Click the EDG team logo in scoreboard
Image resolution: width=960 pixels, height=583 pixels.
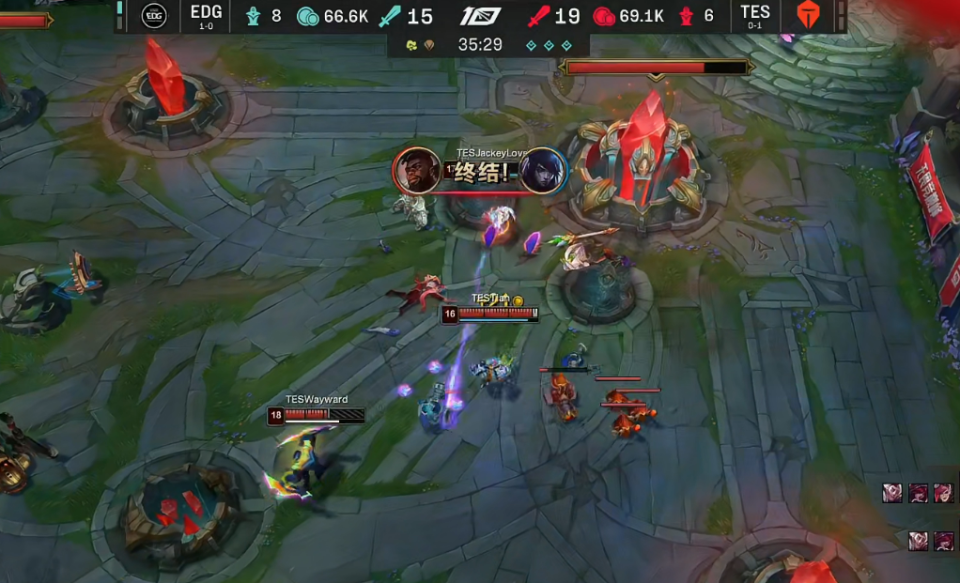tap(153, 15)
